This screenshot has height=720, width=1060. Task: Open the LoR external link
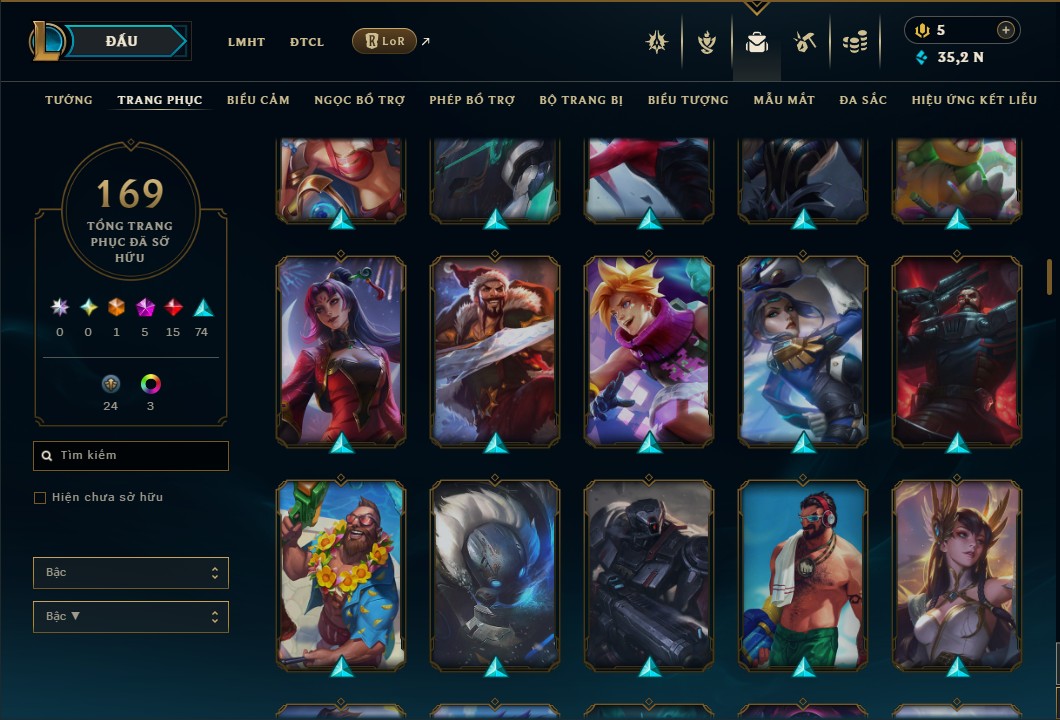point(385,41)
